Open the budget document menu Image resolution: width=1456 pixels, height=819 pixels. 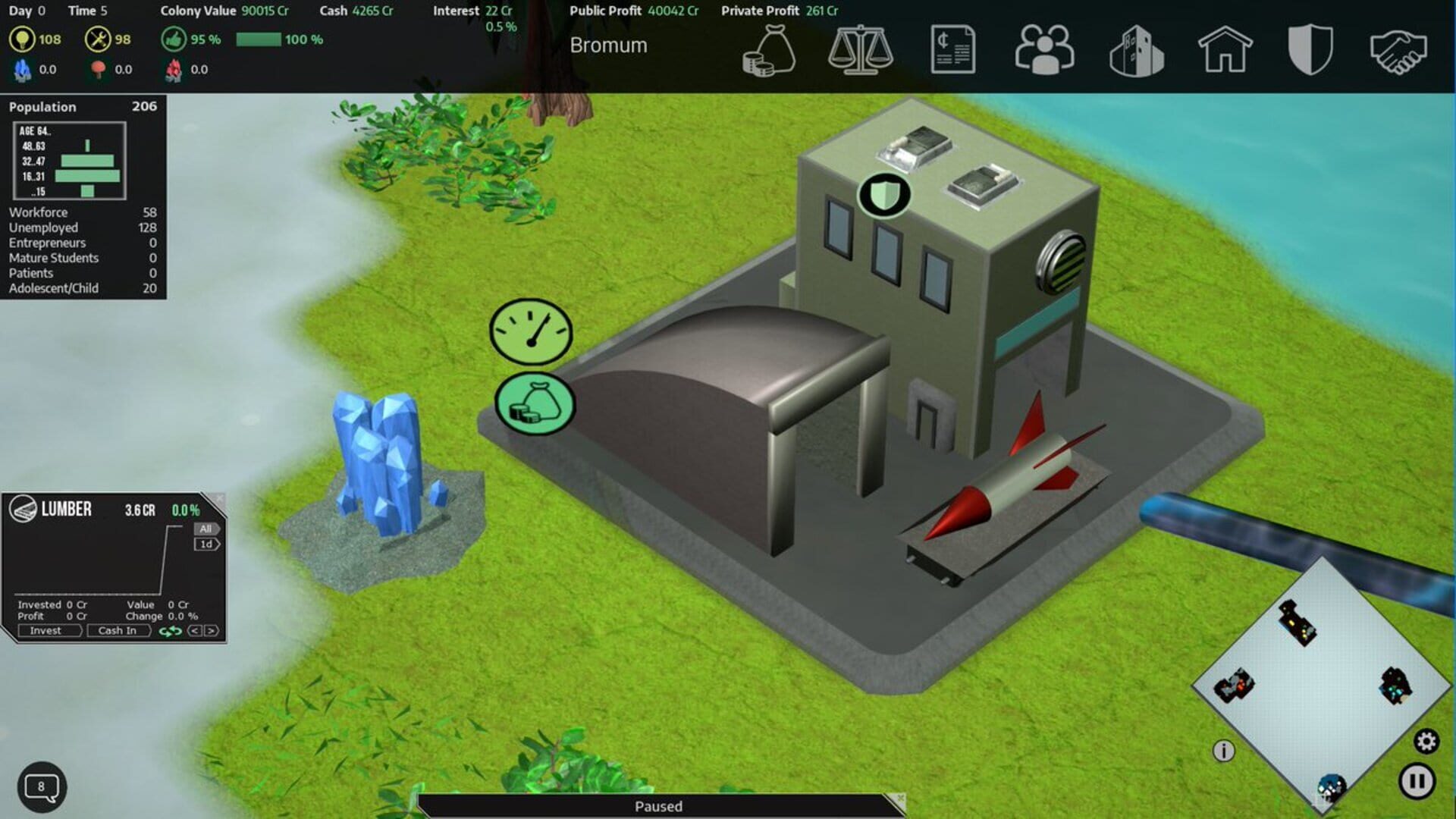coord(952,50)
